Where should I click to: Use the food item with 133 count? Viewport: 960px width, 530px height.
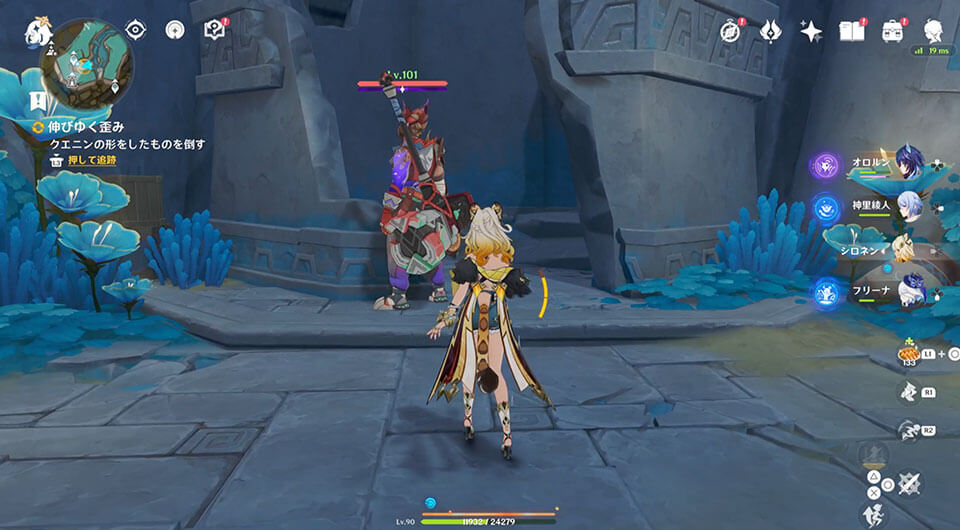point(911,355)
